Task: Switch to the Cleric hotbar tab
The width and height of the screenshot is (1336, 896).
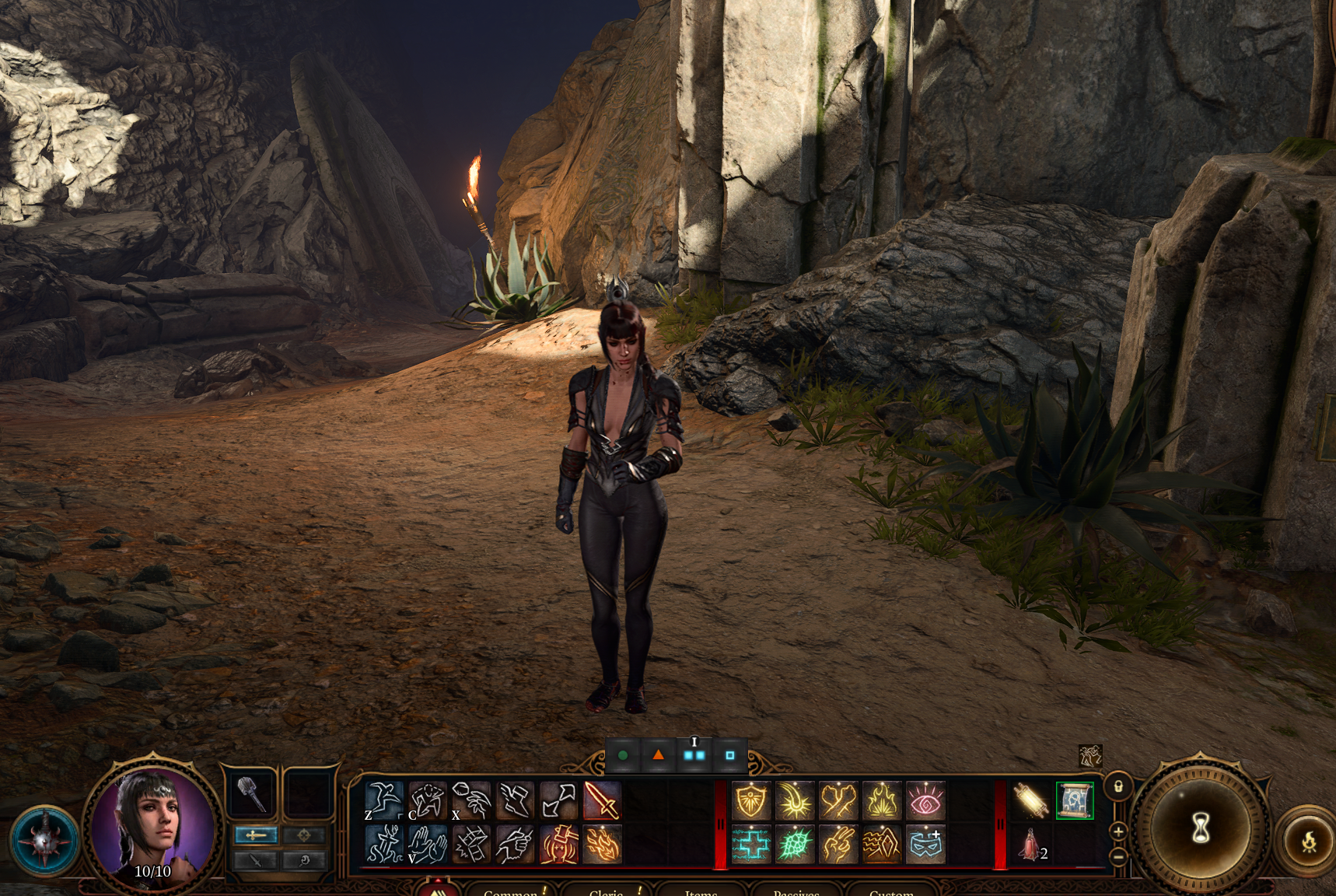Action: [x=607, y=891]
